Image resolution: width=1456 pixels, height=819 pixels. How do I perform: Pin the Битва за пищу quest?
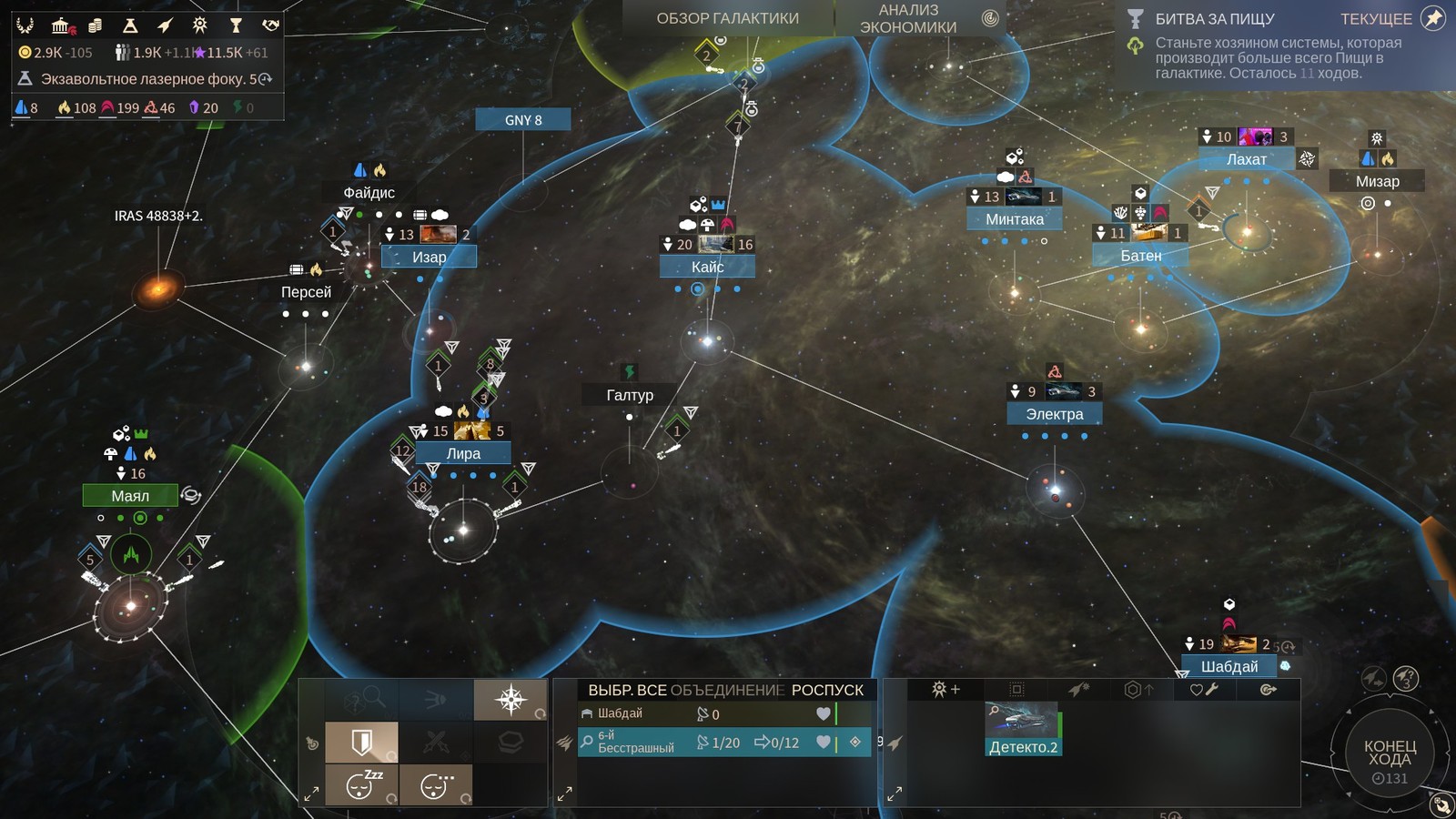point(1433,18)
